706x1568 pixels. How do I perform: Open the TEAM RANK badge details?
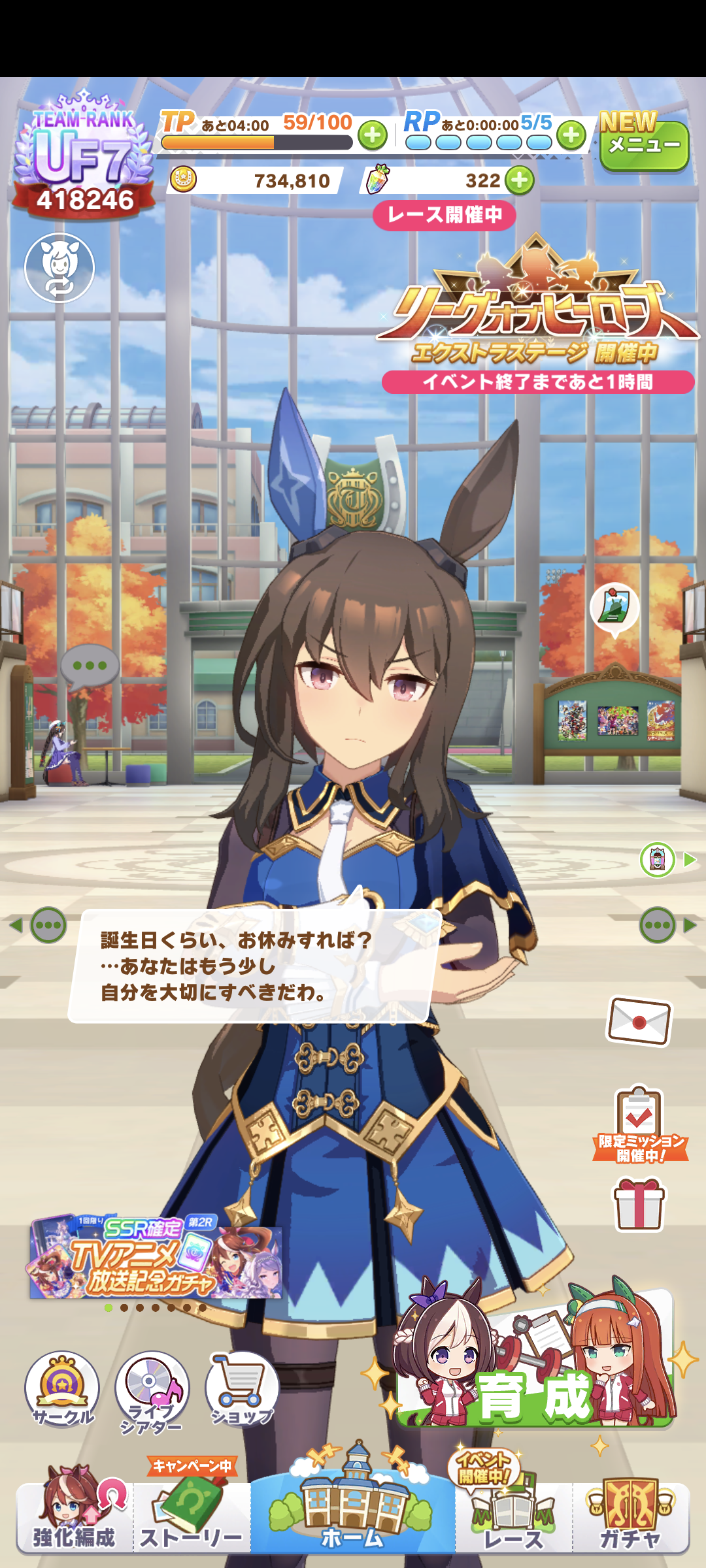pyautogui.click(x=84, y=157)
